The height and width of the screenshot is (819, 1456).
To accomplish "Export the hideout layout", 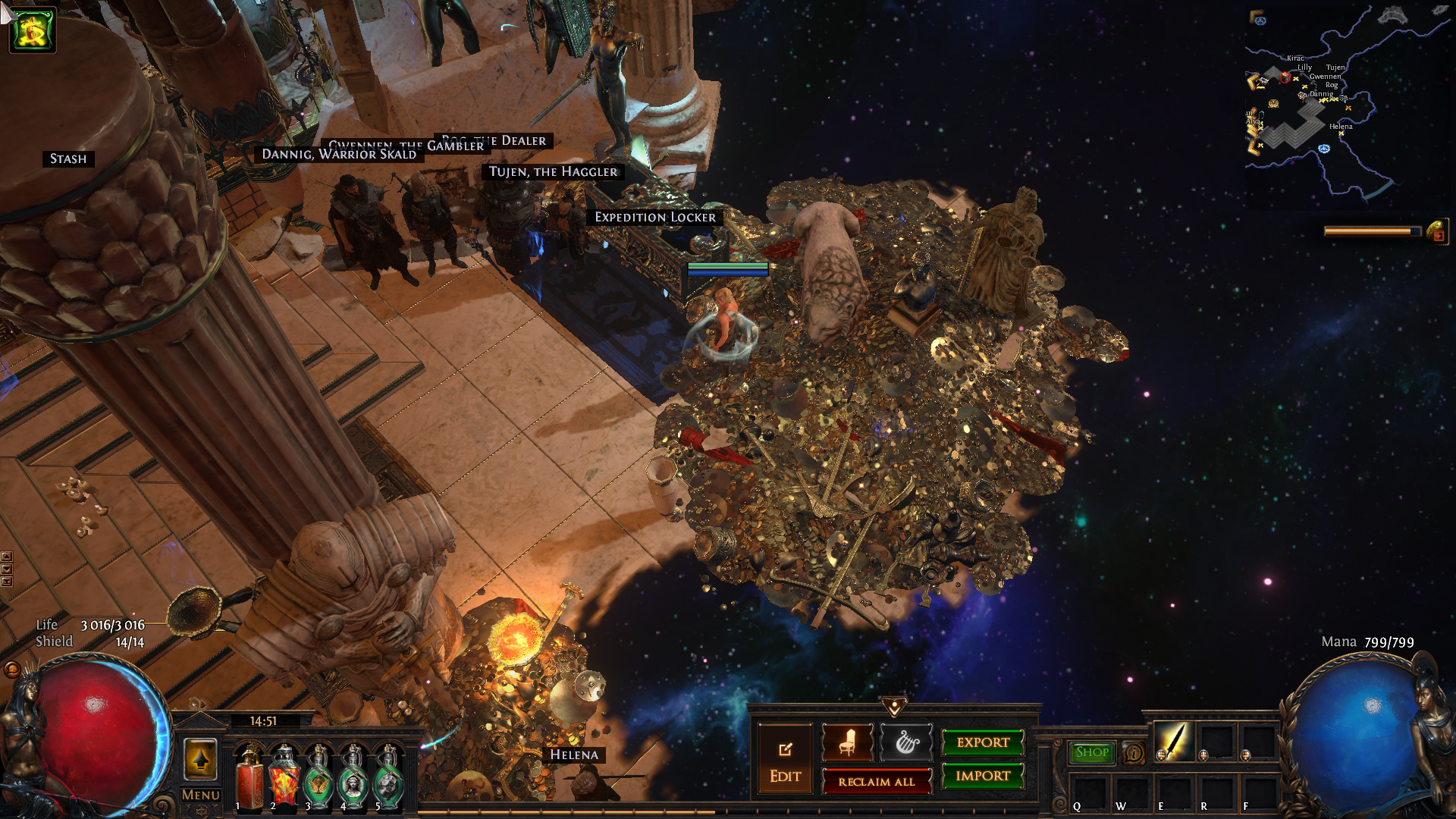I will pyautogui.click(x=983, y=742).
